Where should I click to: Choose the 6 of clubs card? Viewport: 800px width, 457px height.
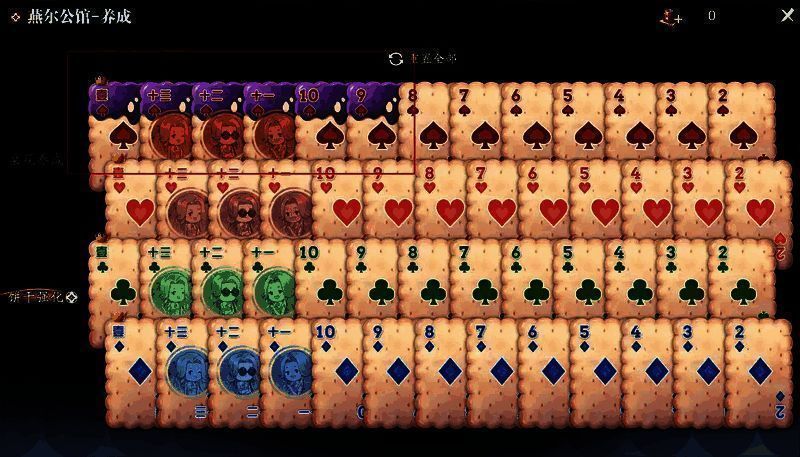click(x=527, y=280)
